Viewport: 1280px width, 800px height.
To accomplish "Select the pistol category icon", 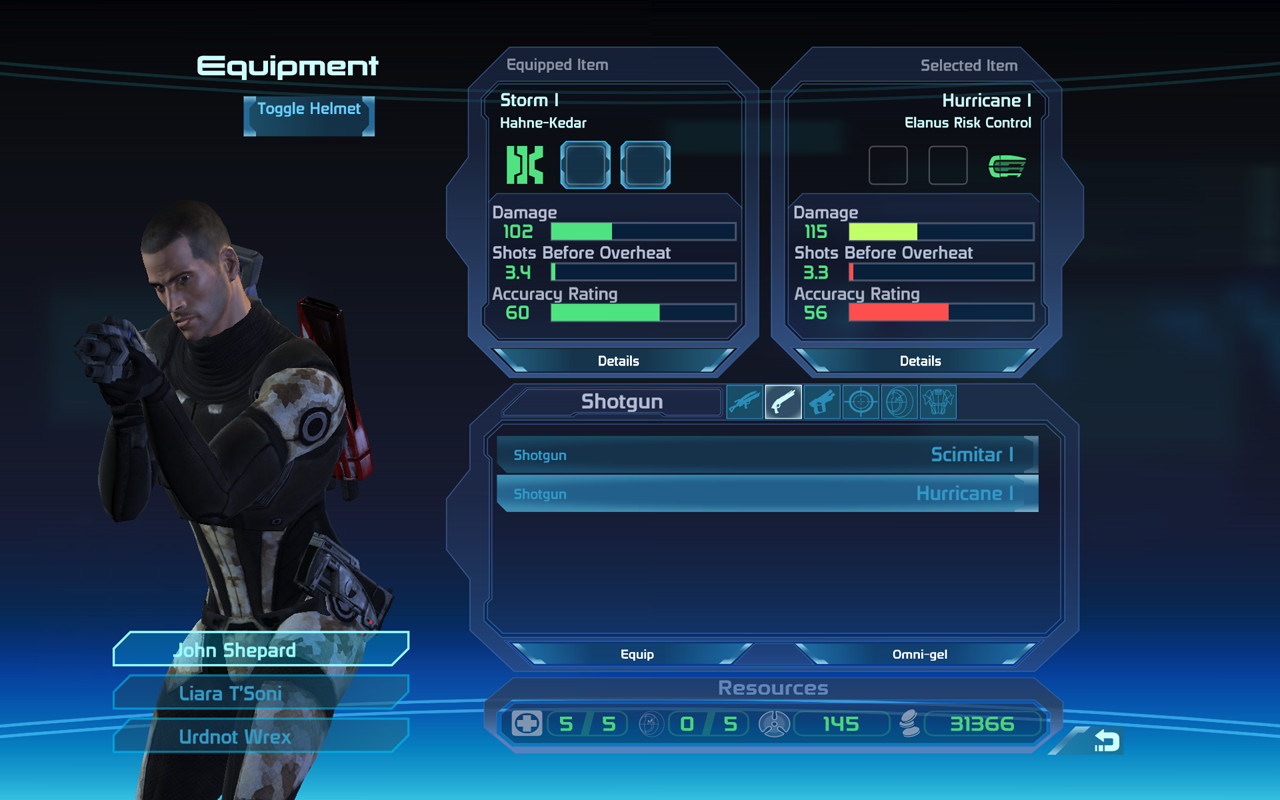I will (821, 401).
